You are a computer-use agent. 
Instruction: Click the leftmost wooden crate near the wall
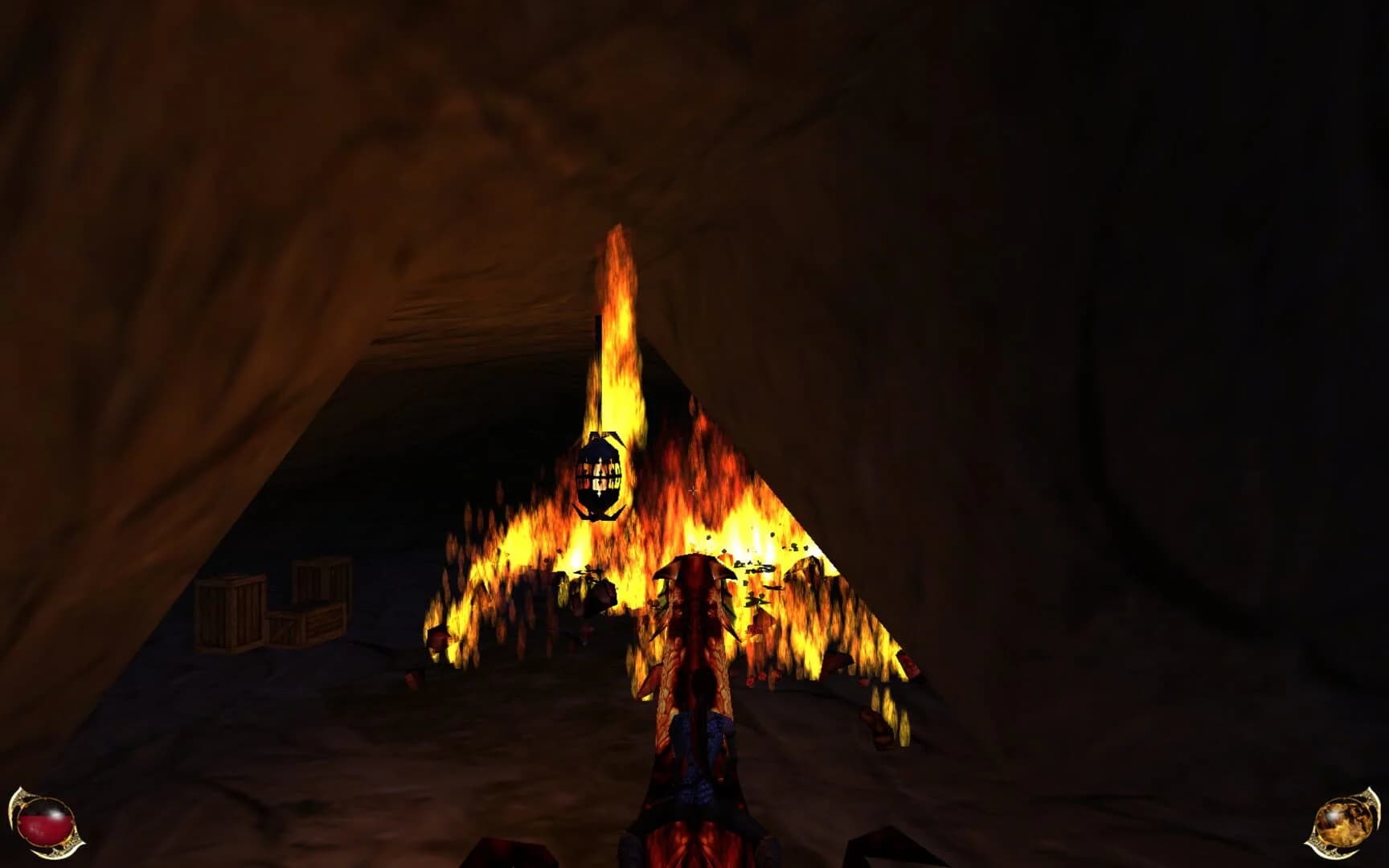tap(229, 611)
